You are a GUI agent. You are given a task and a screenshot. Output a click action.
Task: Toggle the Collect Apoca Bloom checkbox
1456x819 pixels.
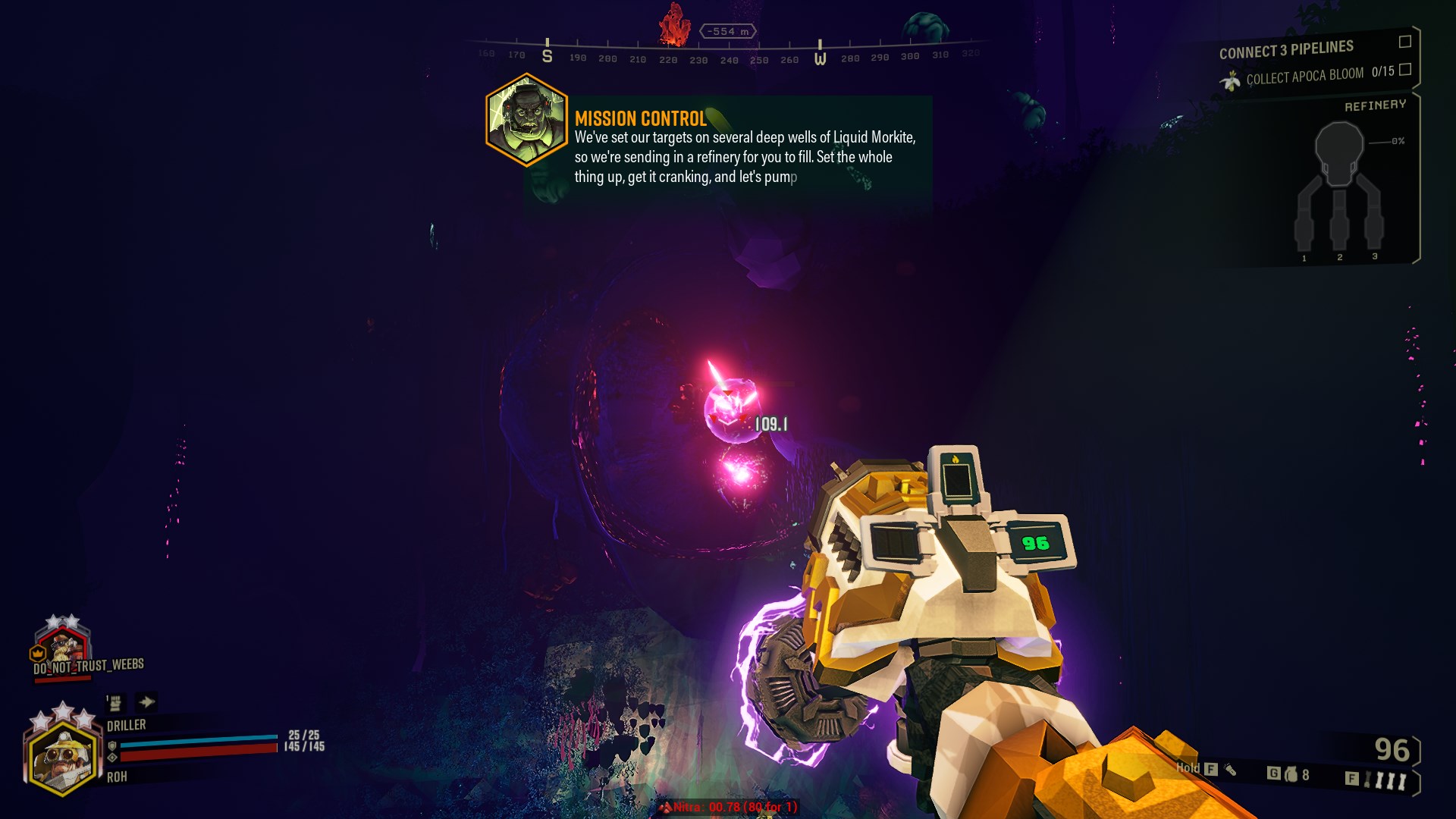[1404, 70]
